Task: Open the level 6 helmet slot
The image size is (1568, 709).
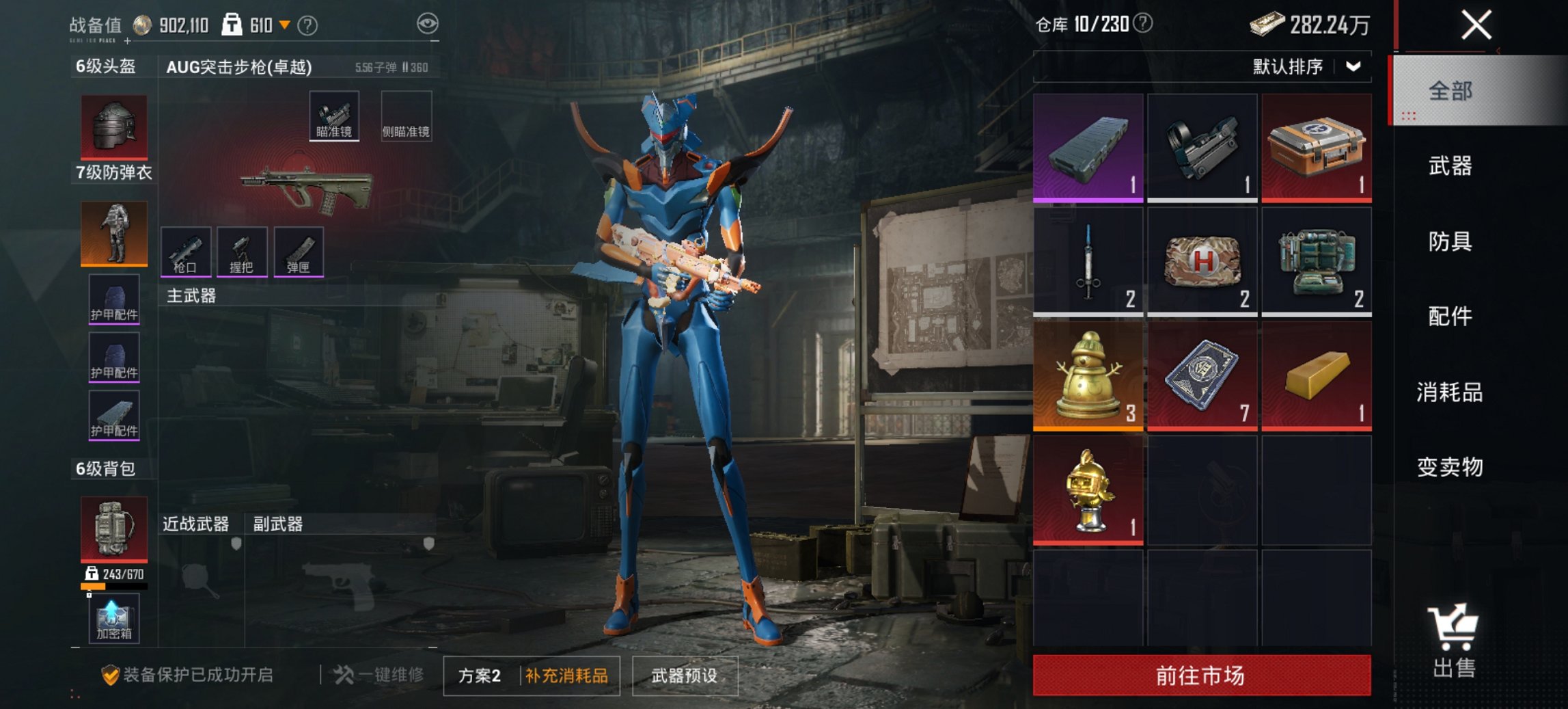Action: tap(113, 127)
